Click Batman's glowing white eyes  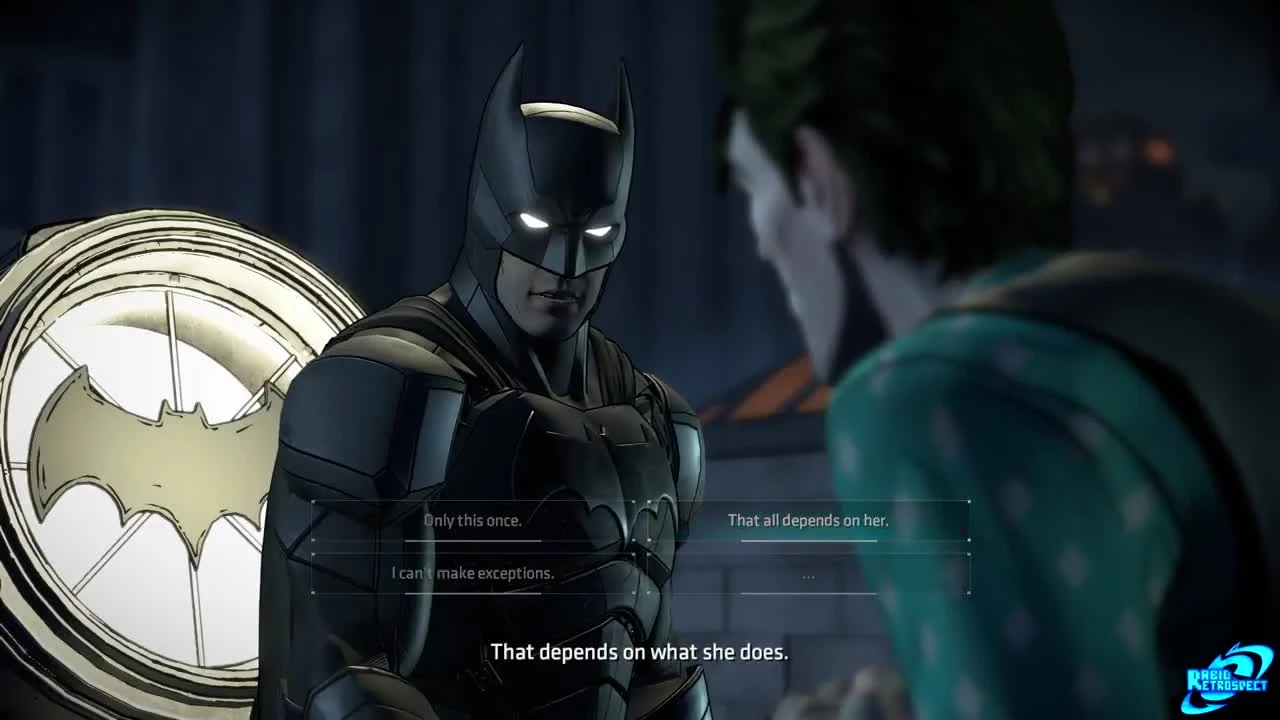click(x=560, y=225)
